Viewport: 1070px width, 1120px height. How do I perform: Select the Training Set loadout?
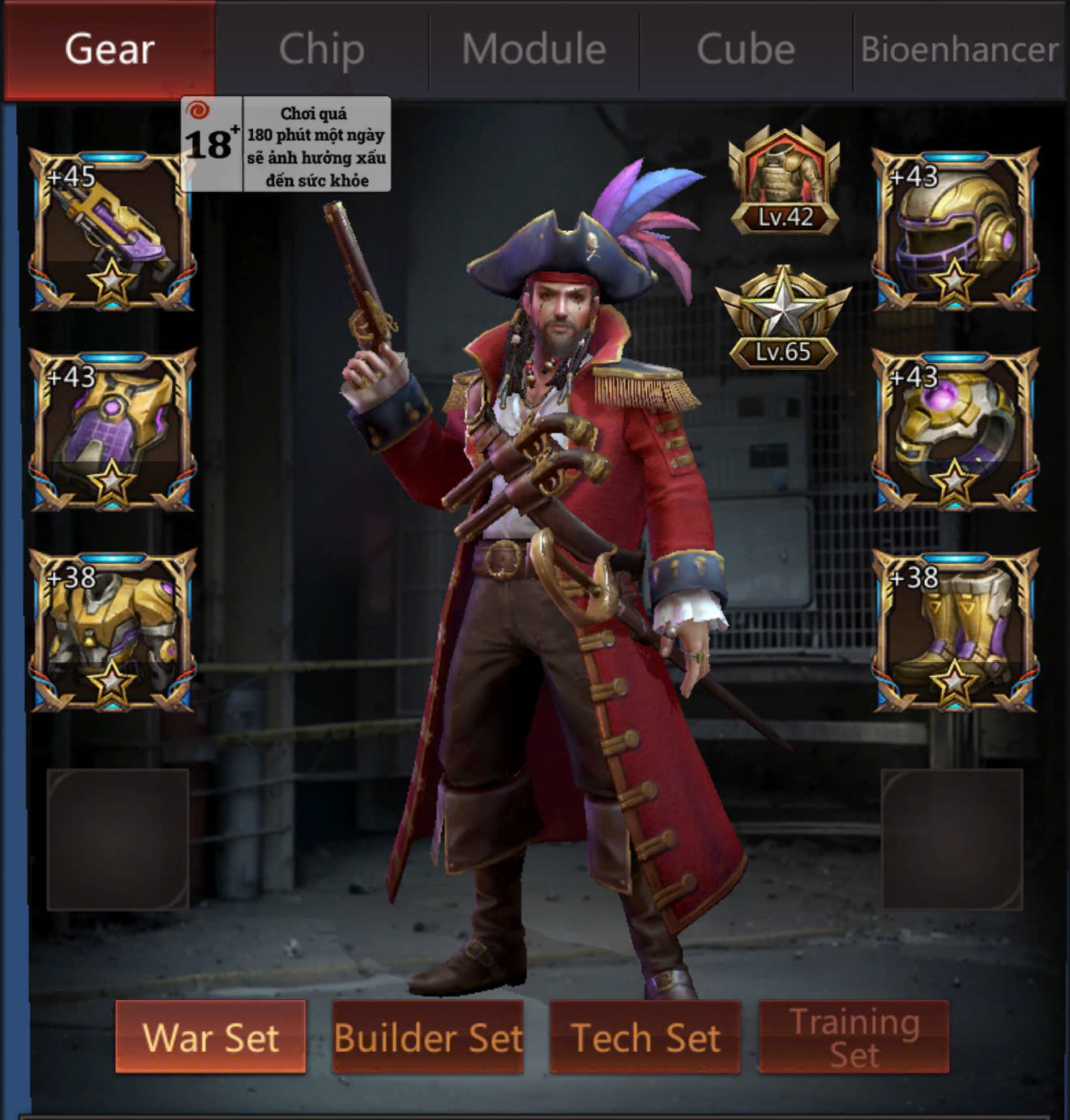pos(854,1037)
